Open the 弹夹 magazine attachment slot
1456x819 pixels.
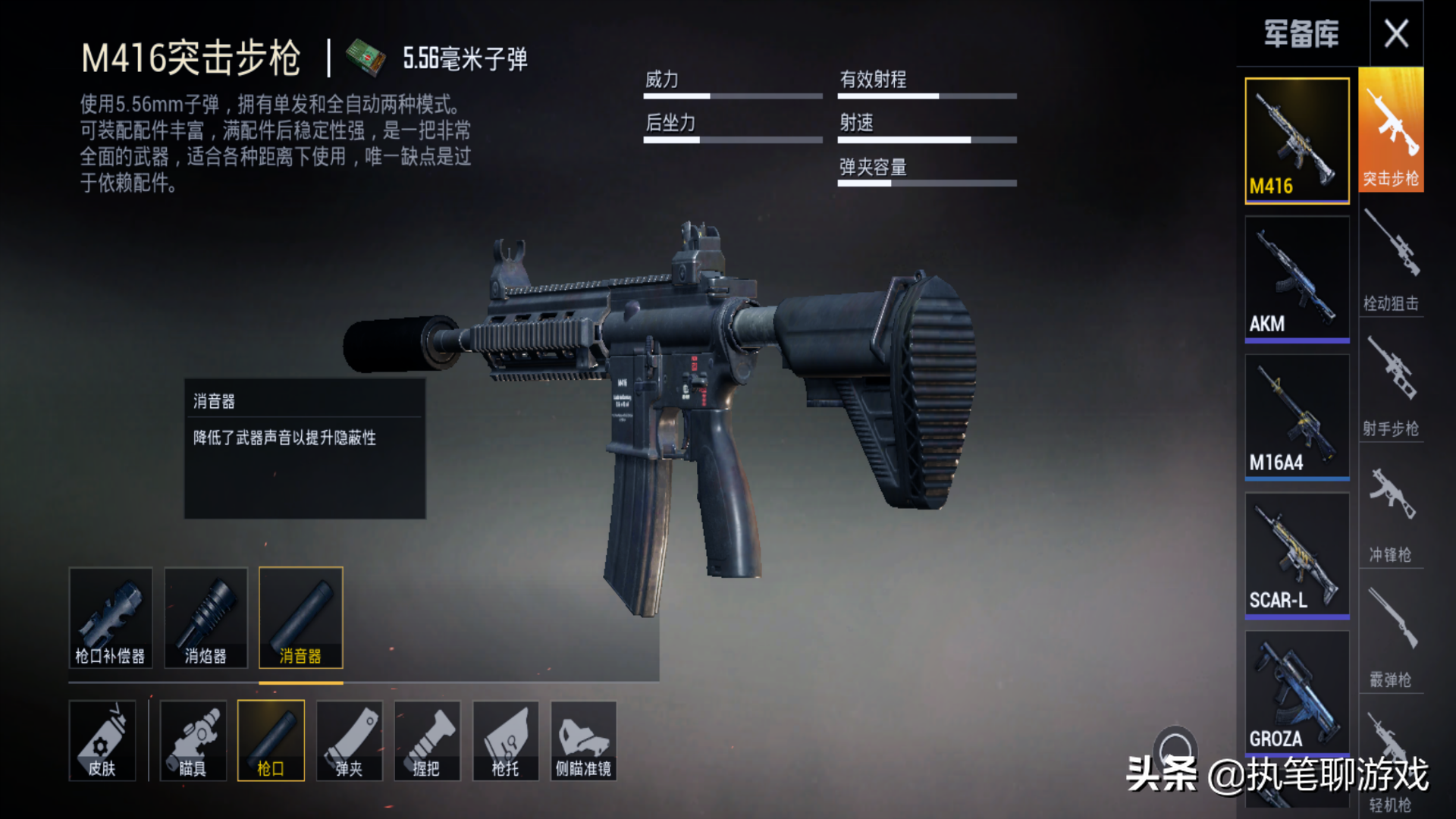pyautogui.click(x=349, y=740)
